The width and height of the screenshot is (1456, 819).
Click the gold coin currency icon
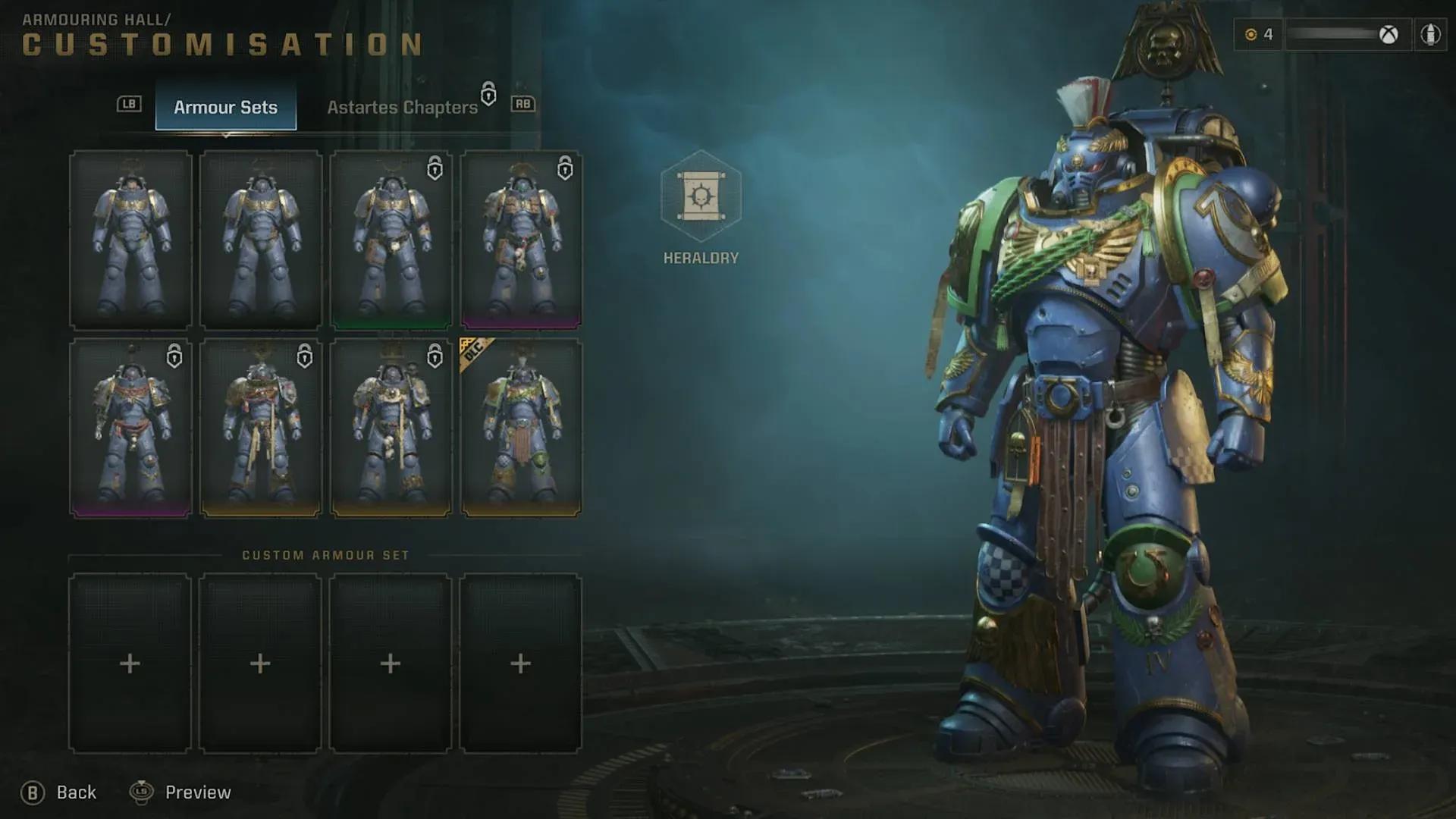pyautogui.click(x=1250, y=34)
